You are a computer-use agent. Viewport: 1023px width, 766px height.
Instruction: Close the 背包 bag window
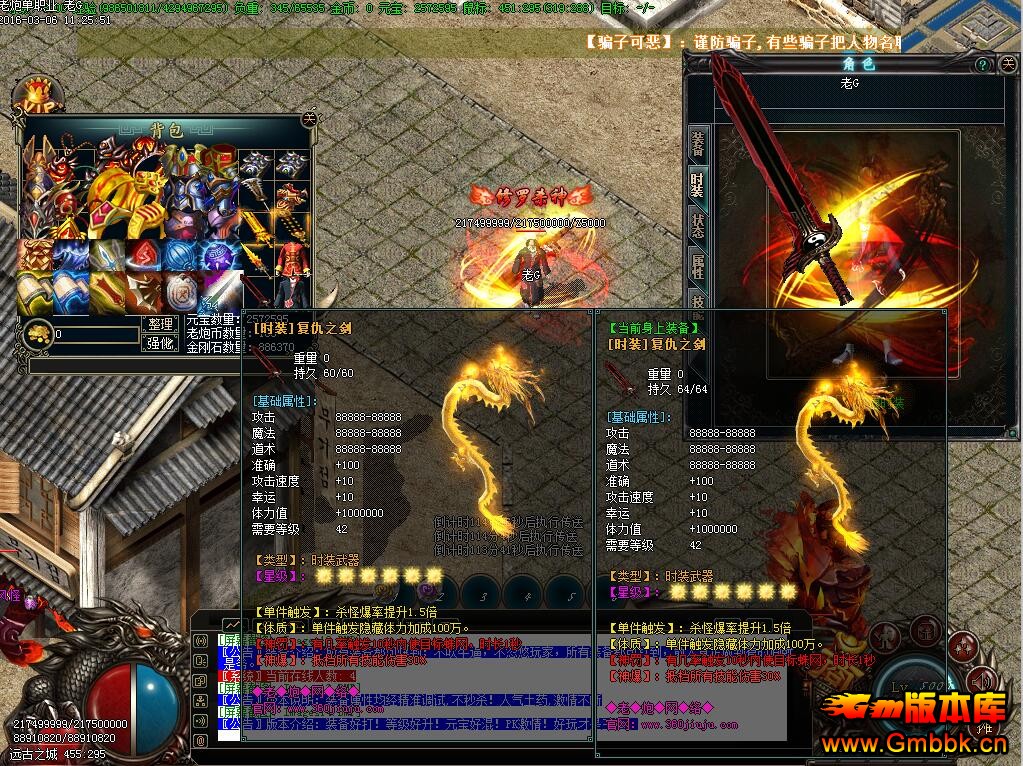coord(309,117)
